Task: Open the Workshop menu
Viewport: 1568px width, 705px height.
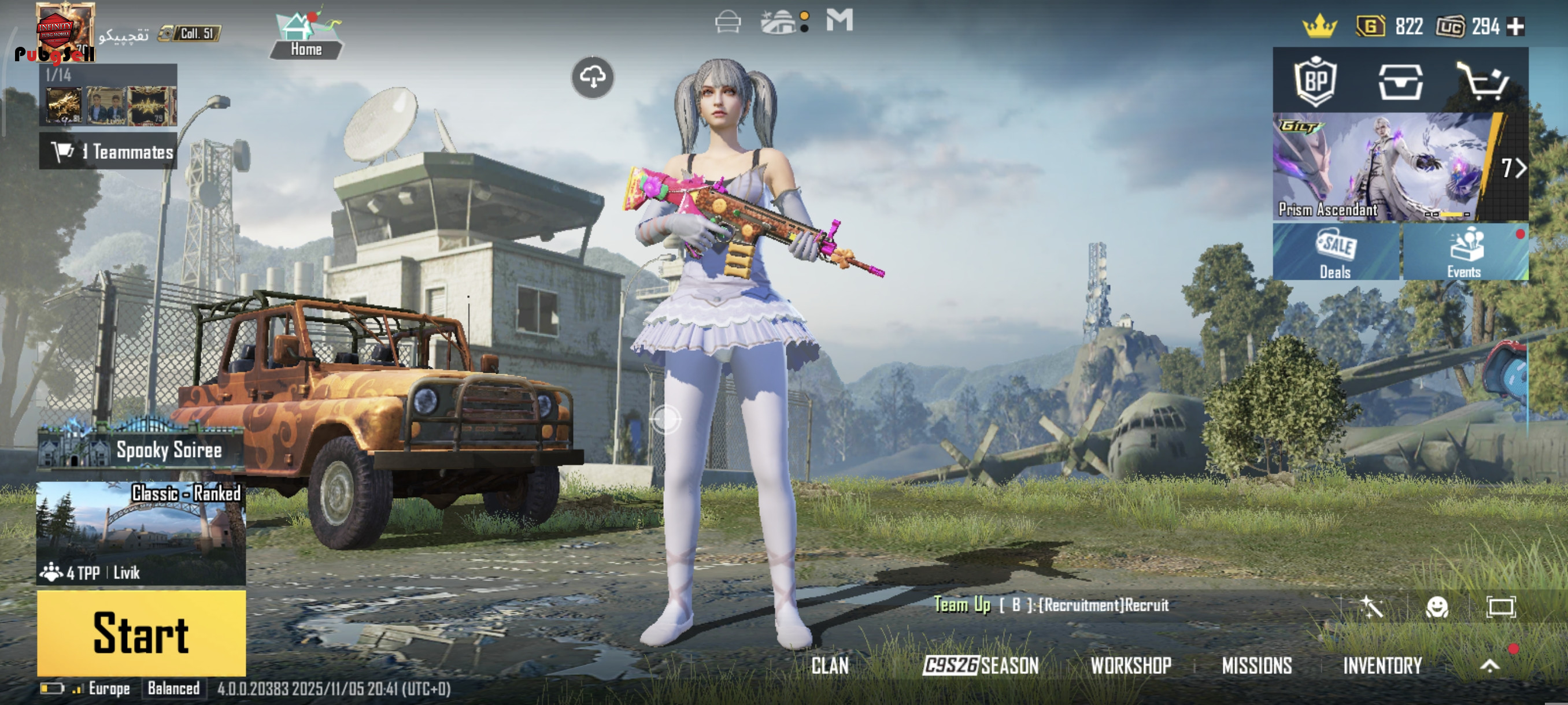Action: tap(1131, 666)
